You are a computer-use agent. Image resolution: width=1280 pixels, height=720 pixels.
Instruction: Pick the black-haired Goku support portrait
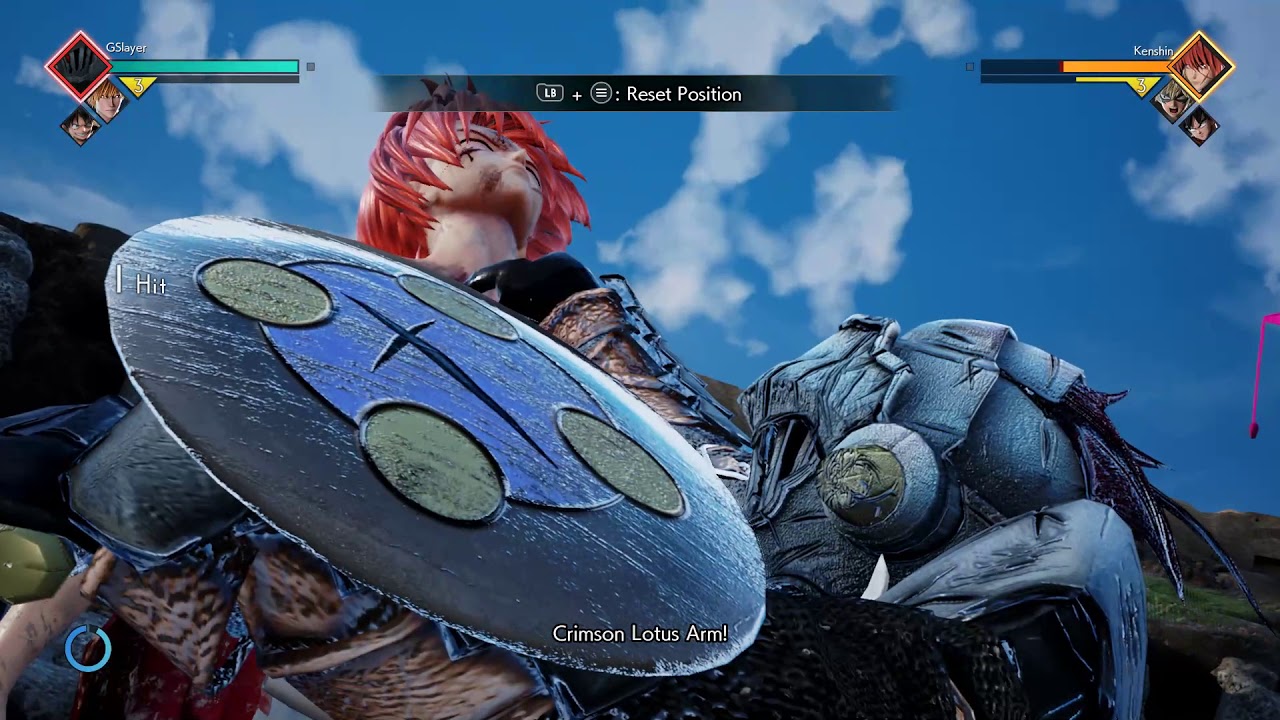(x=1199, y=125)
